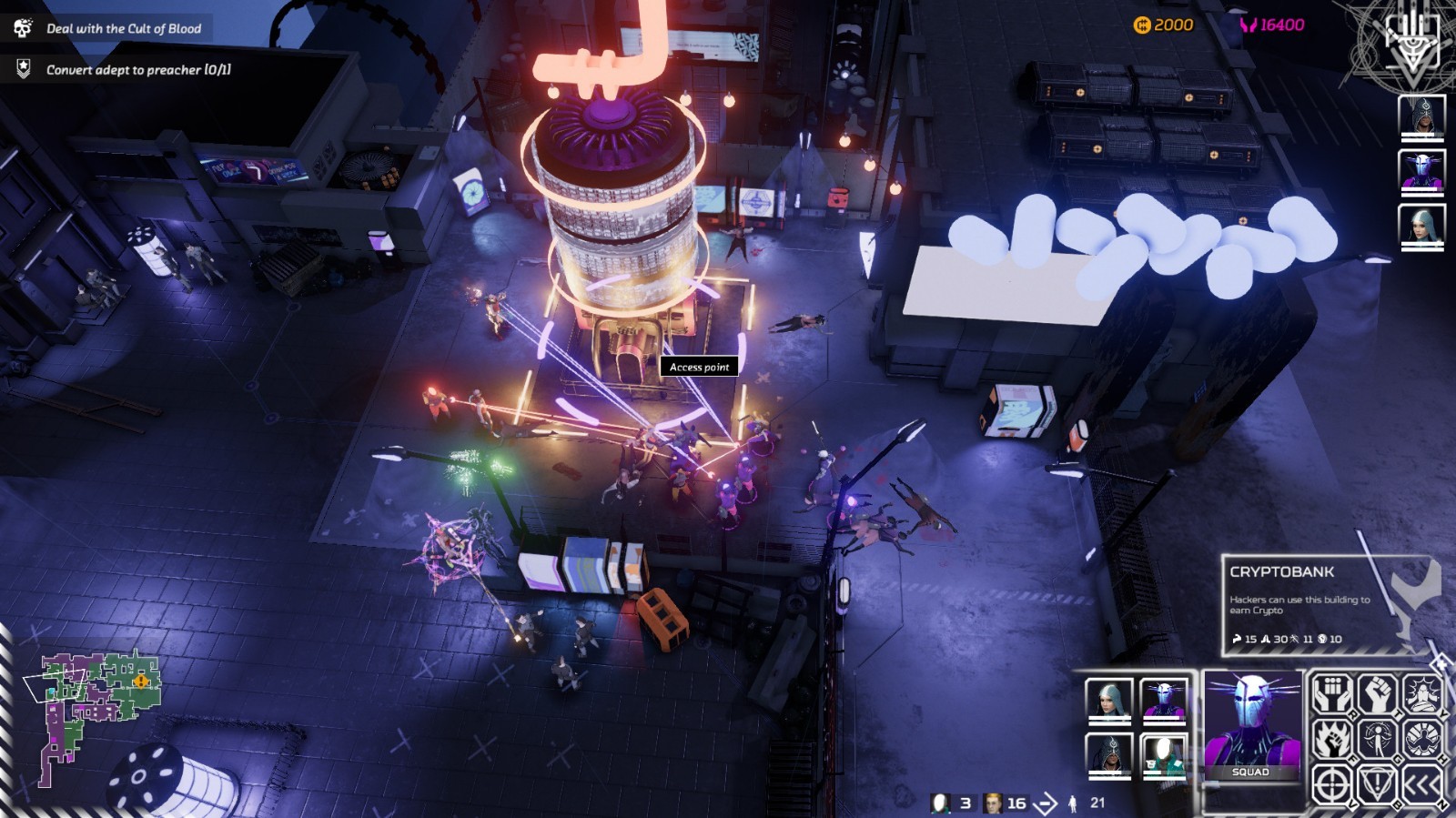This screenshot has height=818, width=1456.
Task: Click the large Squad portrait
Action: click(x=1252, y=725)
